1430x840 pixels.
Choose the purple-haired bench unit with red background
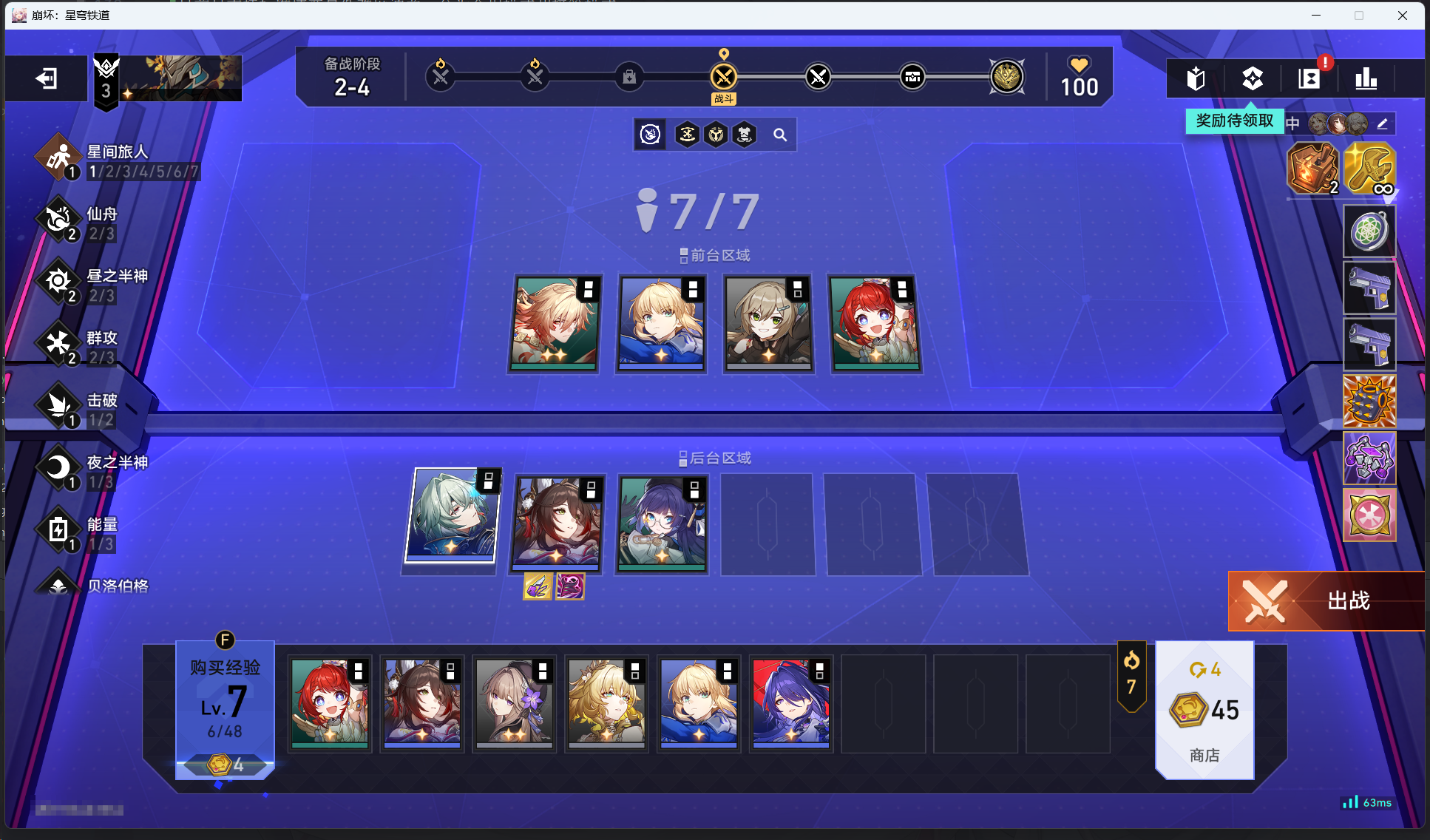(790, 701)
